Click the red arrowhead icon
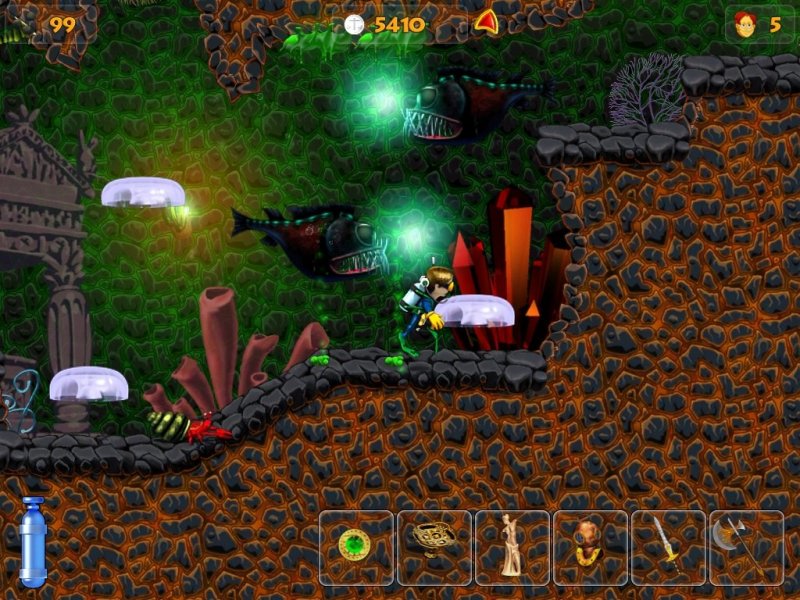The height and width of the screenshot is (600, 800). tap(486, 22)
